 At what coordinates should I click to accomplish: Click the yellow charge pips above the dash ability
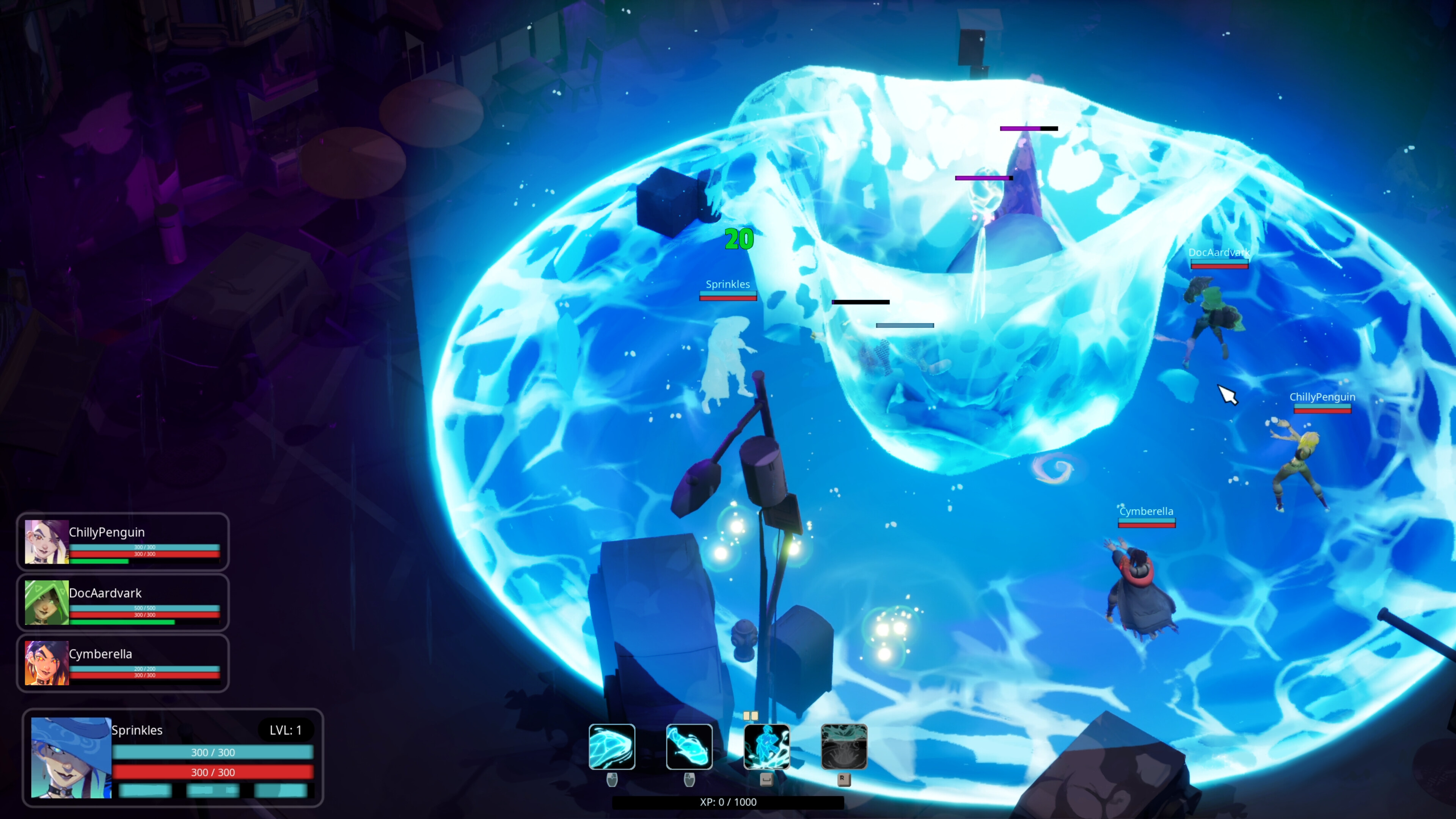(752, 715)
